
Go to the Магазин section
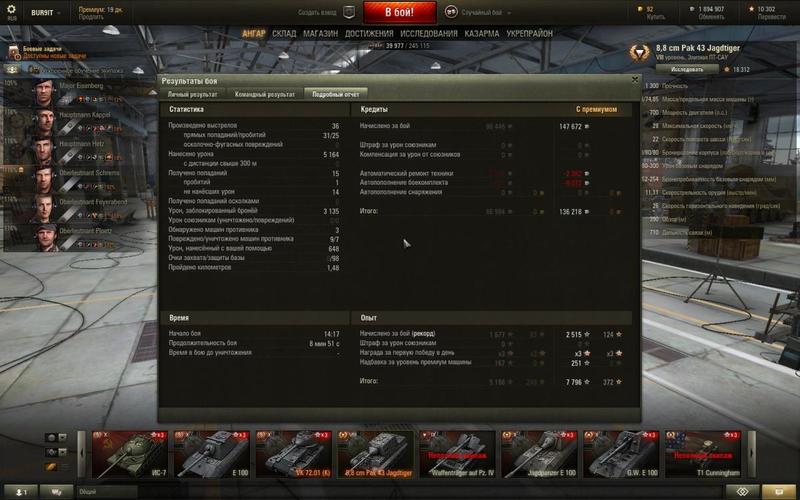point(320,33)
